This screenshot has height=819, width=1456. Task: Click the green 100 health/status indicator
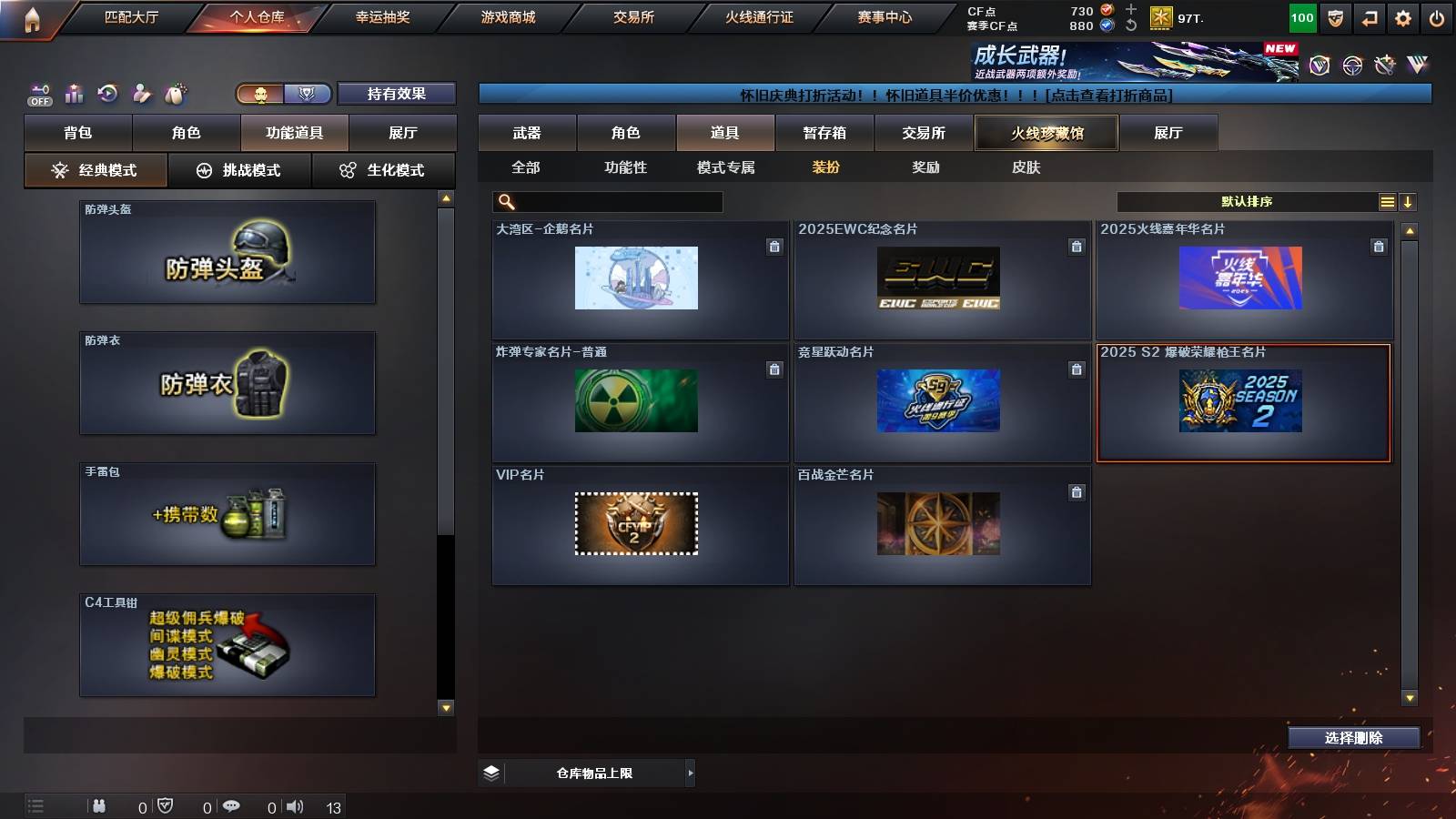point(1301,16)
